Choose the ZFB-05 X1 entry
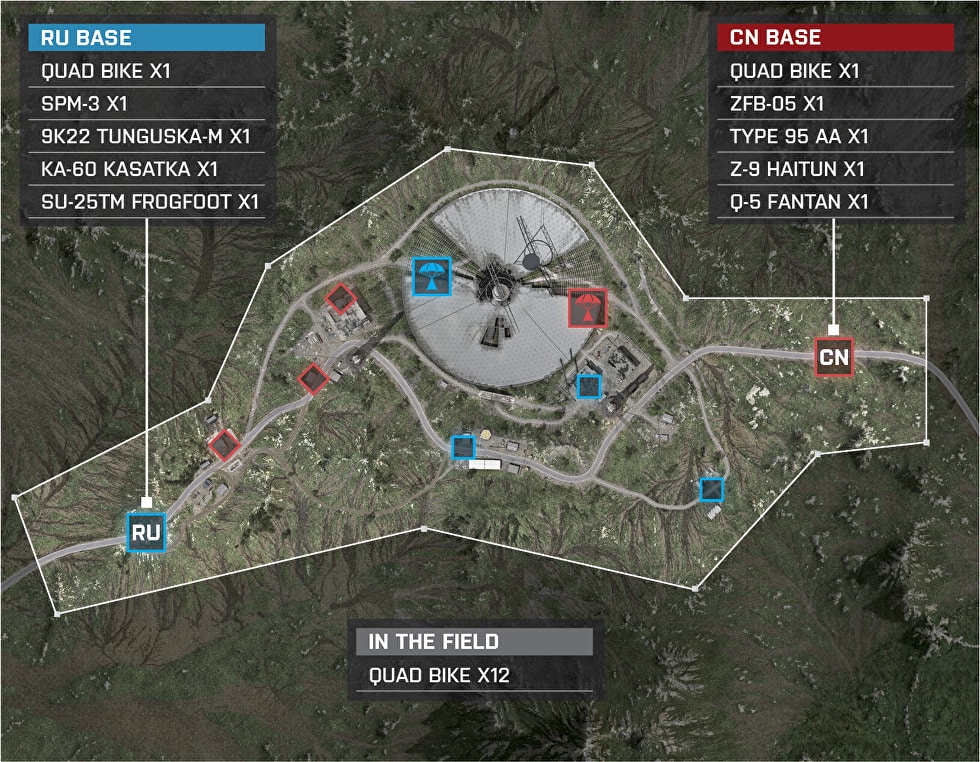The width and height of the screenshot is (980, 762). coord(835,104)
